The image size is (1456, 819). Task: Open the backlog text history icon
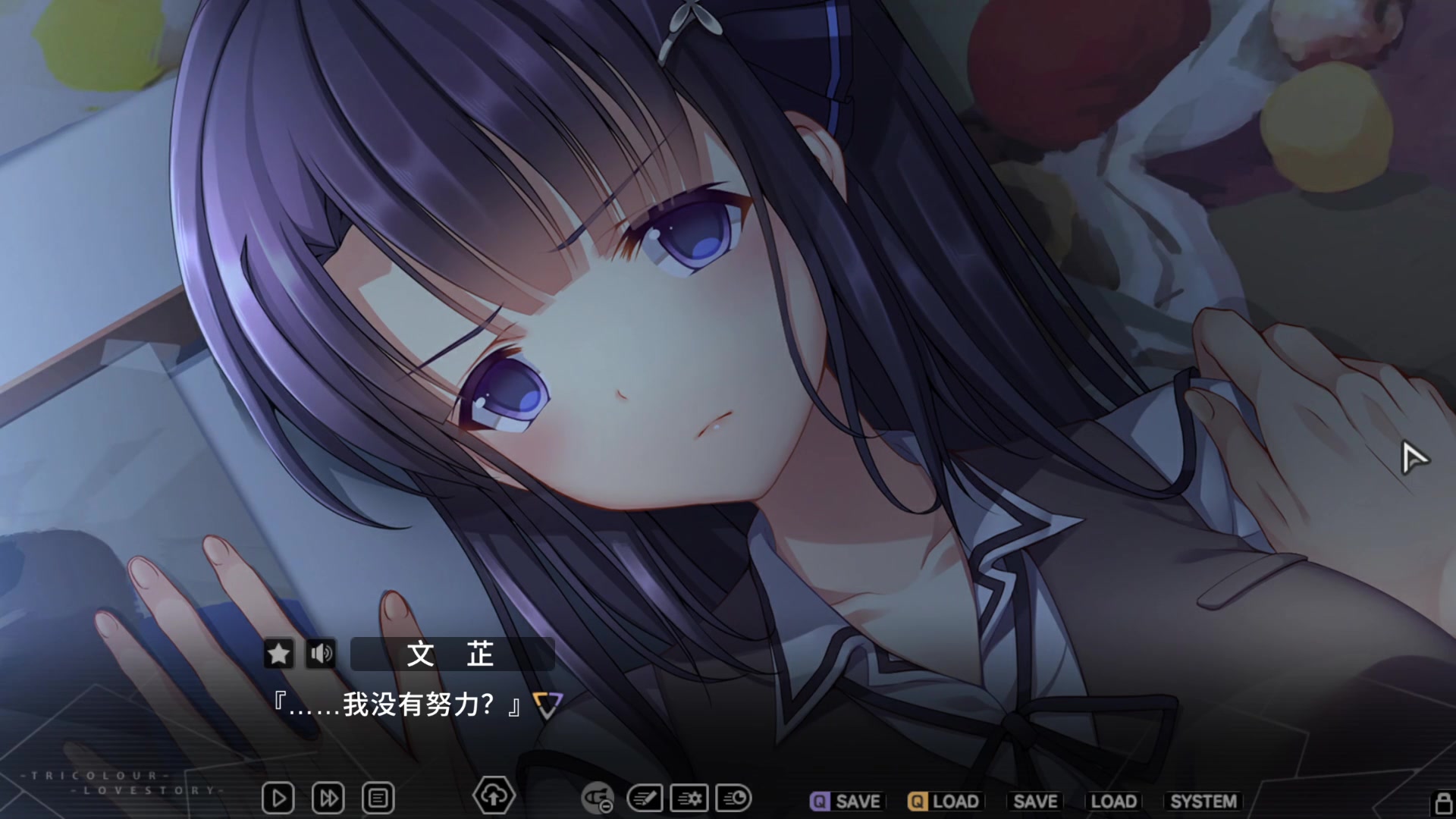click(x=378, y=798)
